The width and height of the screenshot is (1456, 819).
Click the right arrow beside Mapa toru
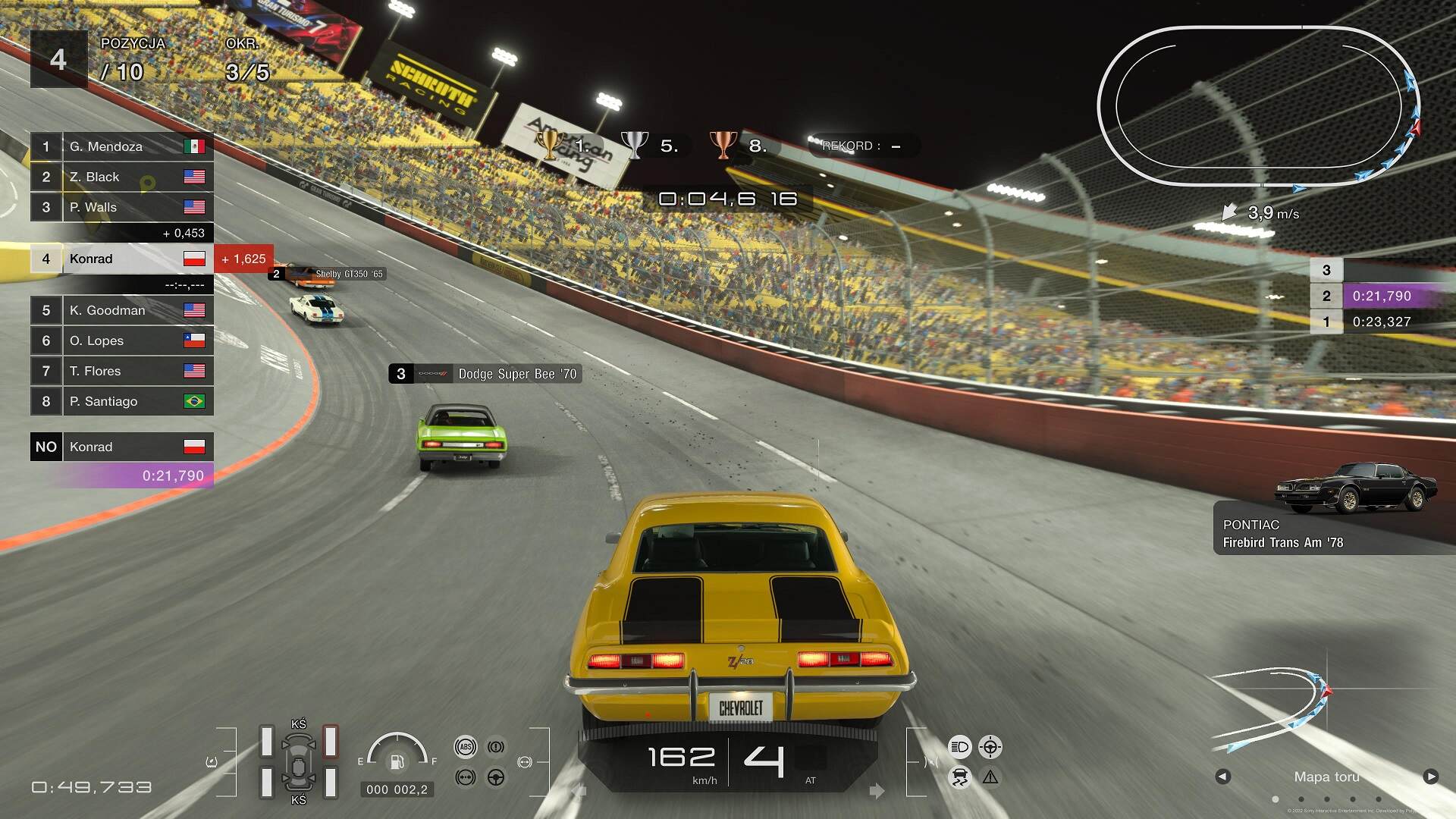(x=1429, y=777)
